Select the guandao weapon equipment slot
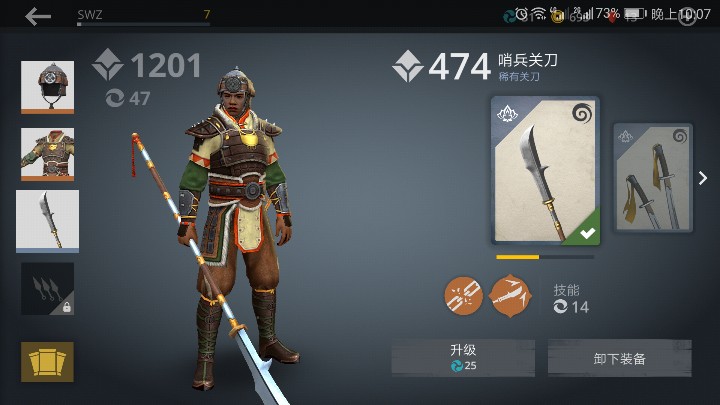Screen dimensions: 720x405 [47, 221]
